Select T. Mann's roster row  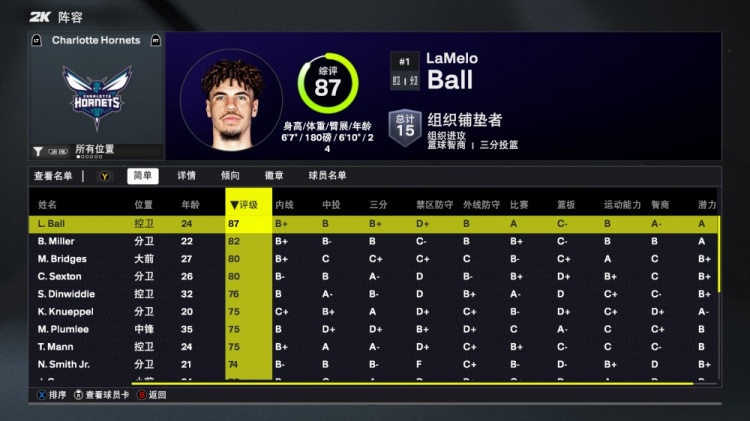click(55, 346)
